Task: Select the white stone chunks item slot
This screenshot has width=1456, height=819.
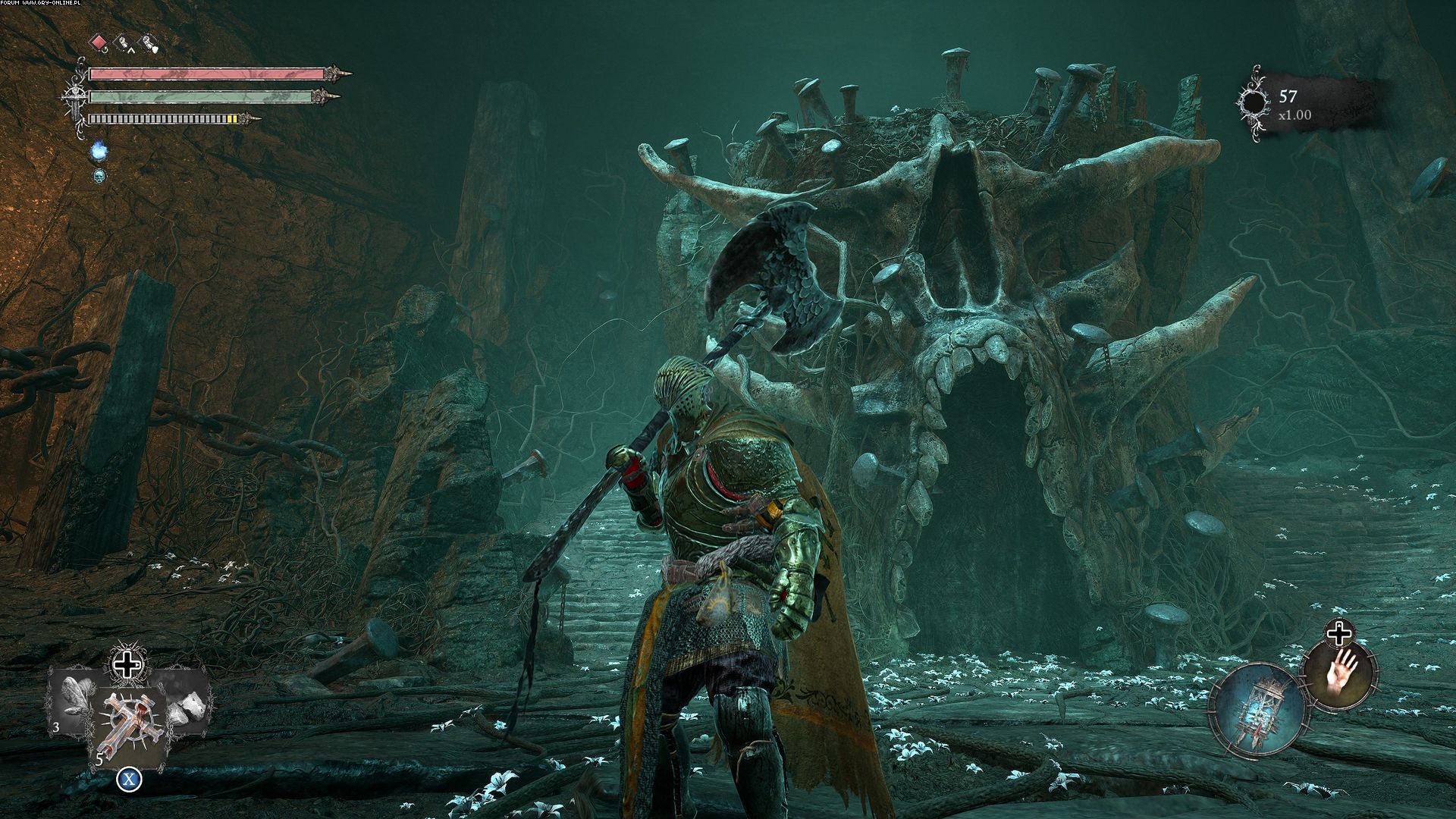Action: pyautogui.click(x=186, y=698)
